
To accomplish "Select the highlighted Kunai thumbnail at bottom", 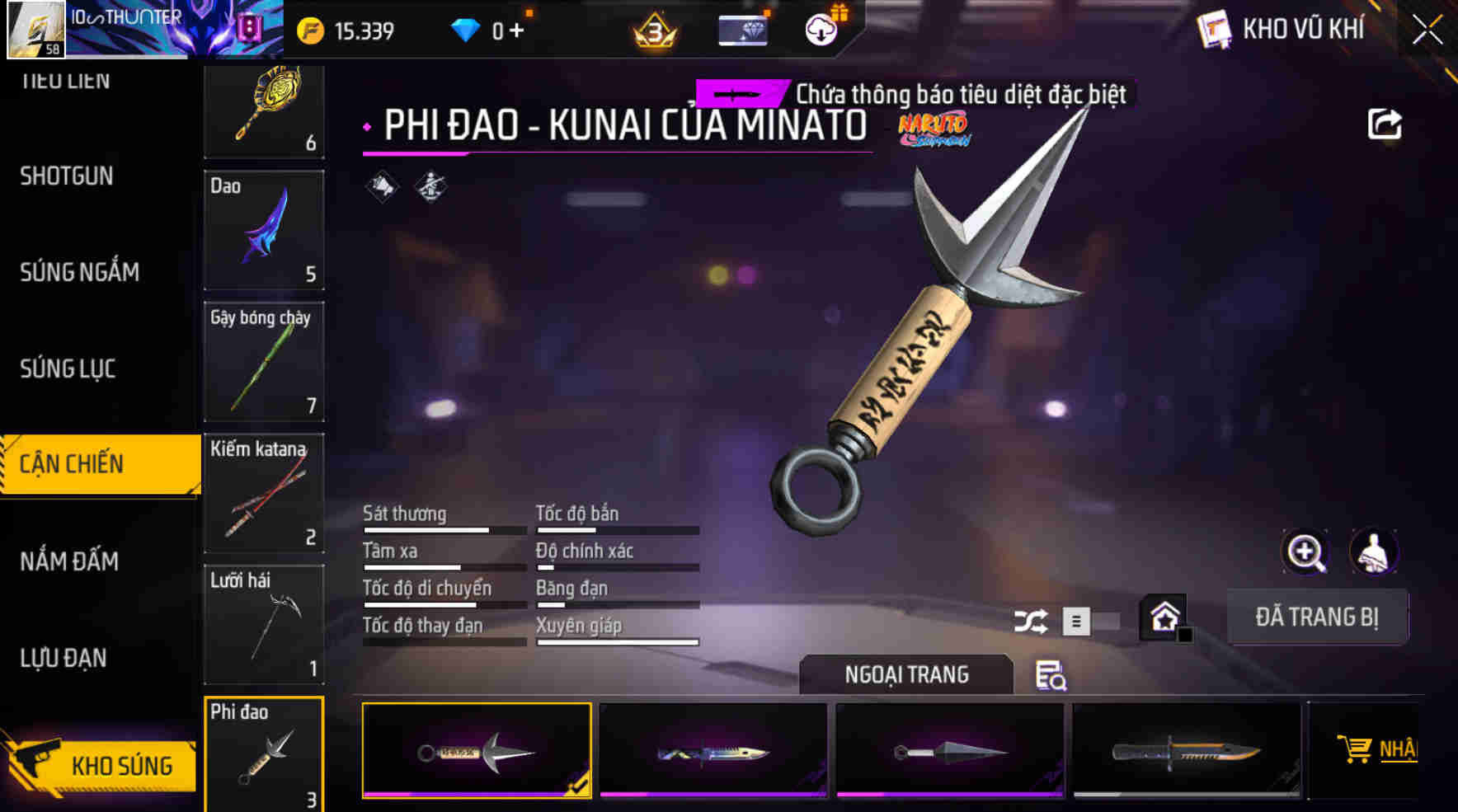I will point(477,749).
